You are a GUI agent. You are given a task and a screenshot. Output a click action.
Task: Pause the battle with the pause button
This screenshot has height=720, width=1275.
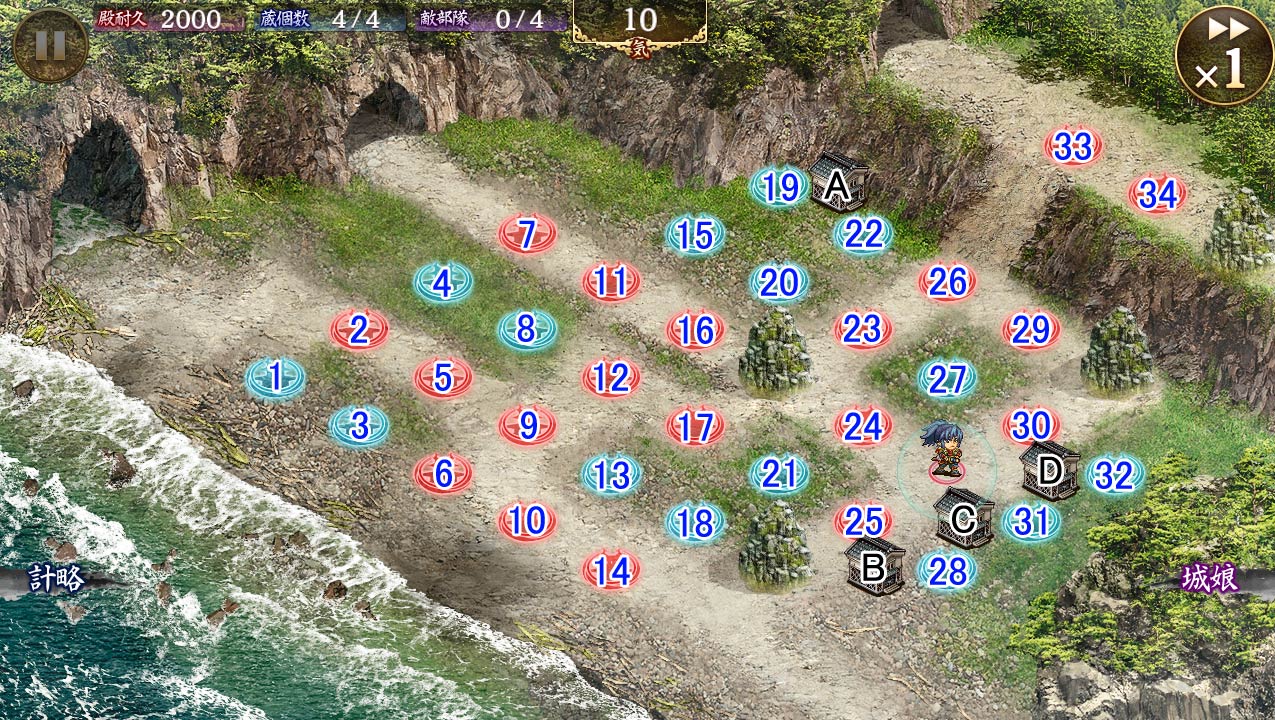tap(50, 45)
